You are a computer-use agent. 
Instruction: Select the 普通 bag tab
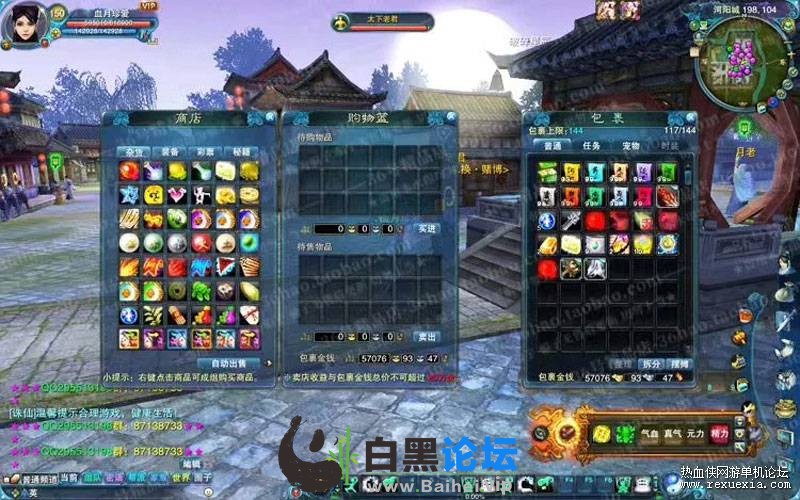[x=552, y=146]
